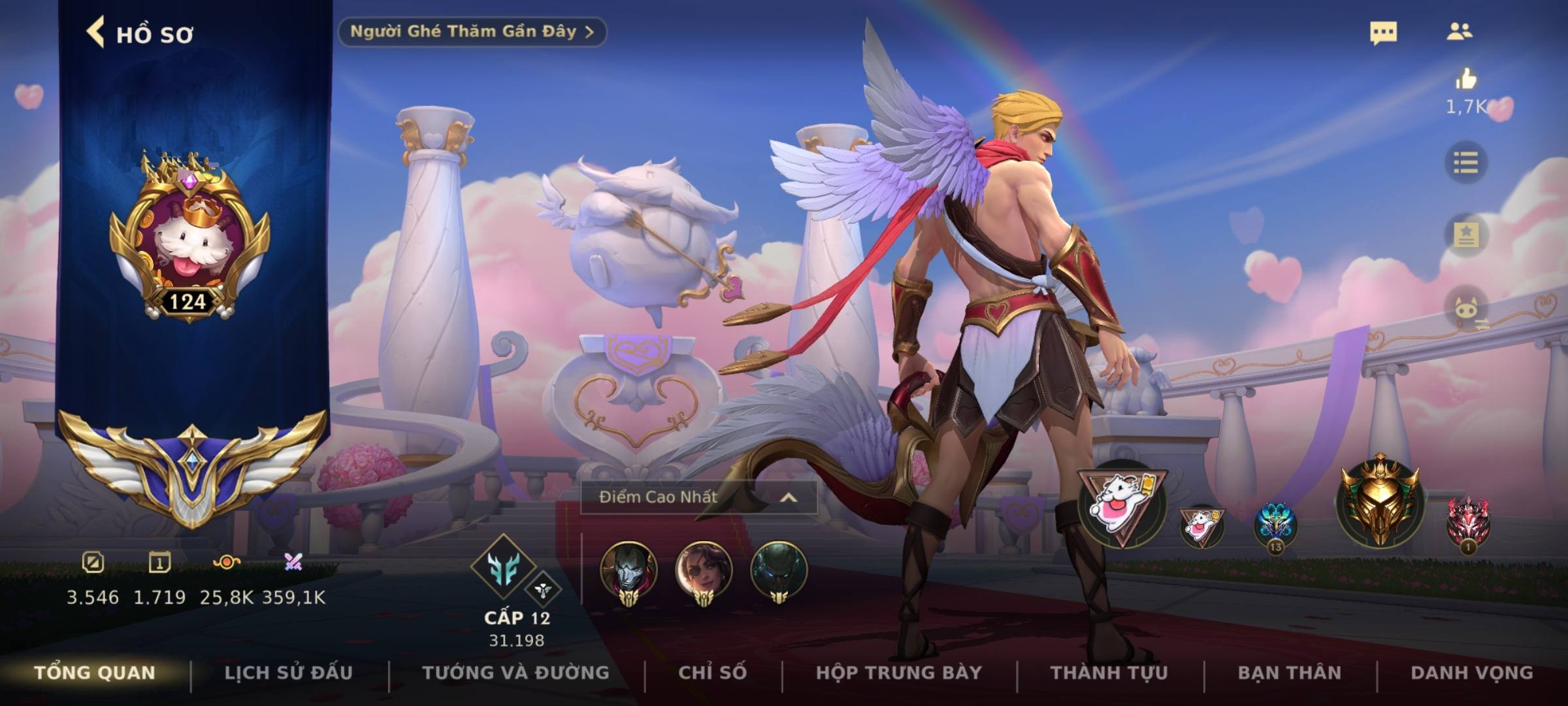
Task: Select the Jhin champion portrait
Action: pos(629,571)
